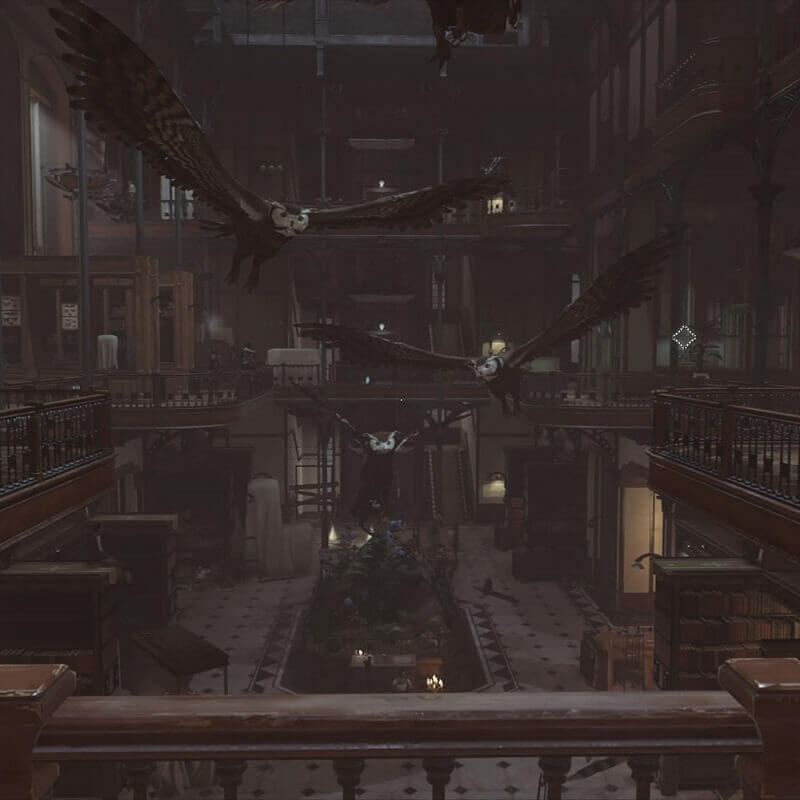
Task: Click the dotted diamond objective marker
Action: pyautogui.click(x=684, y=337)
